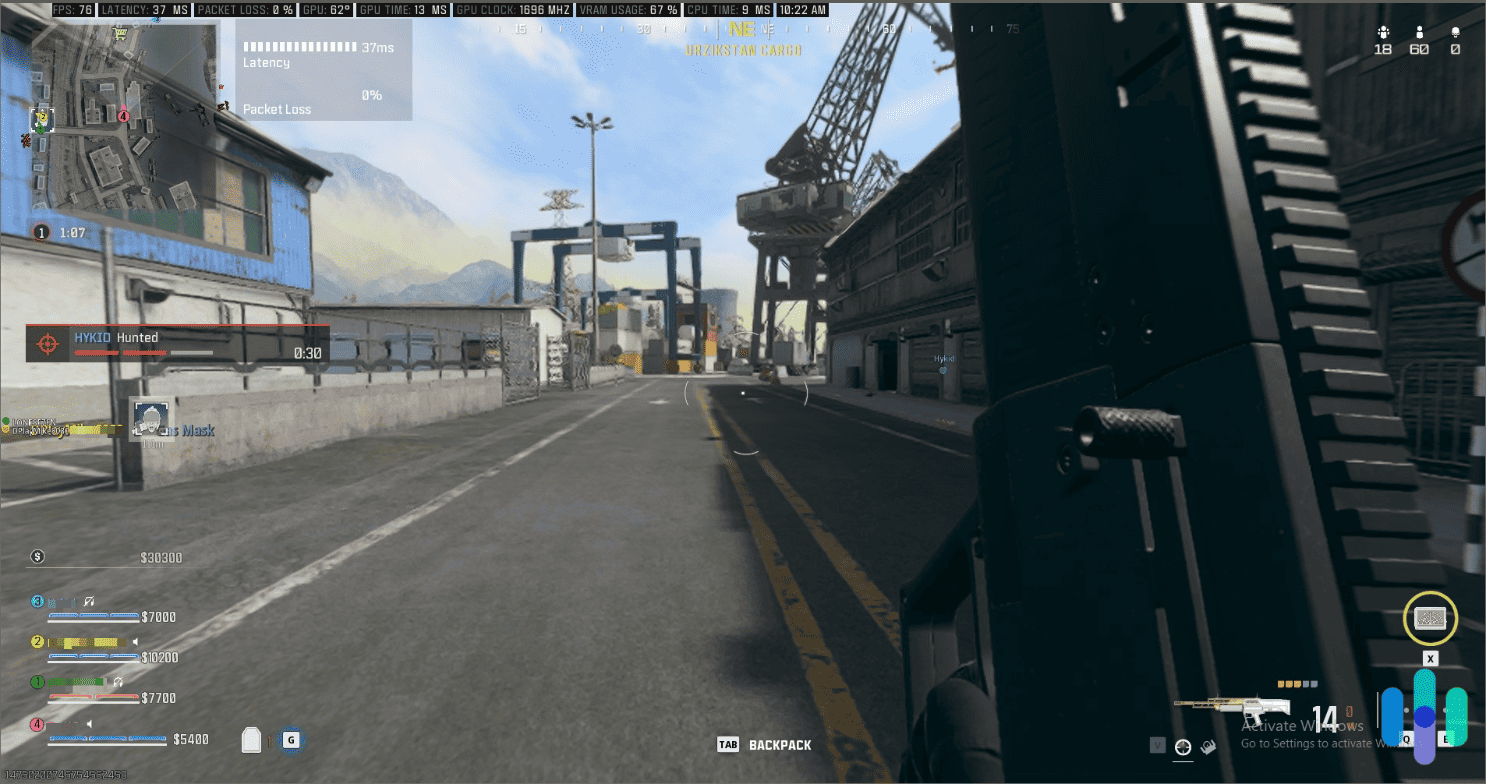Toggle teammate 4 voice speaker icon

click(x=89, y=724)
